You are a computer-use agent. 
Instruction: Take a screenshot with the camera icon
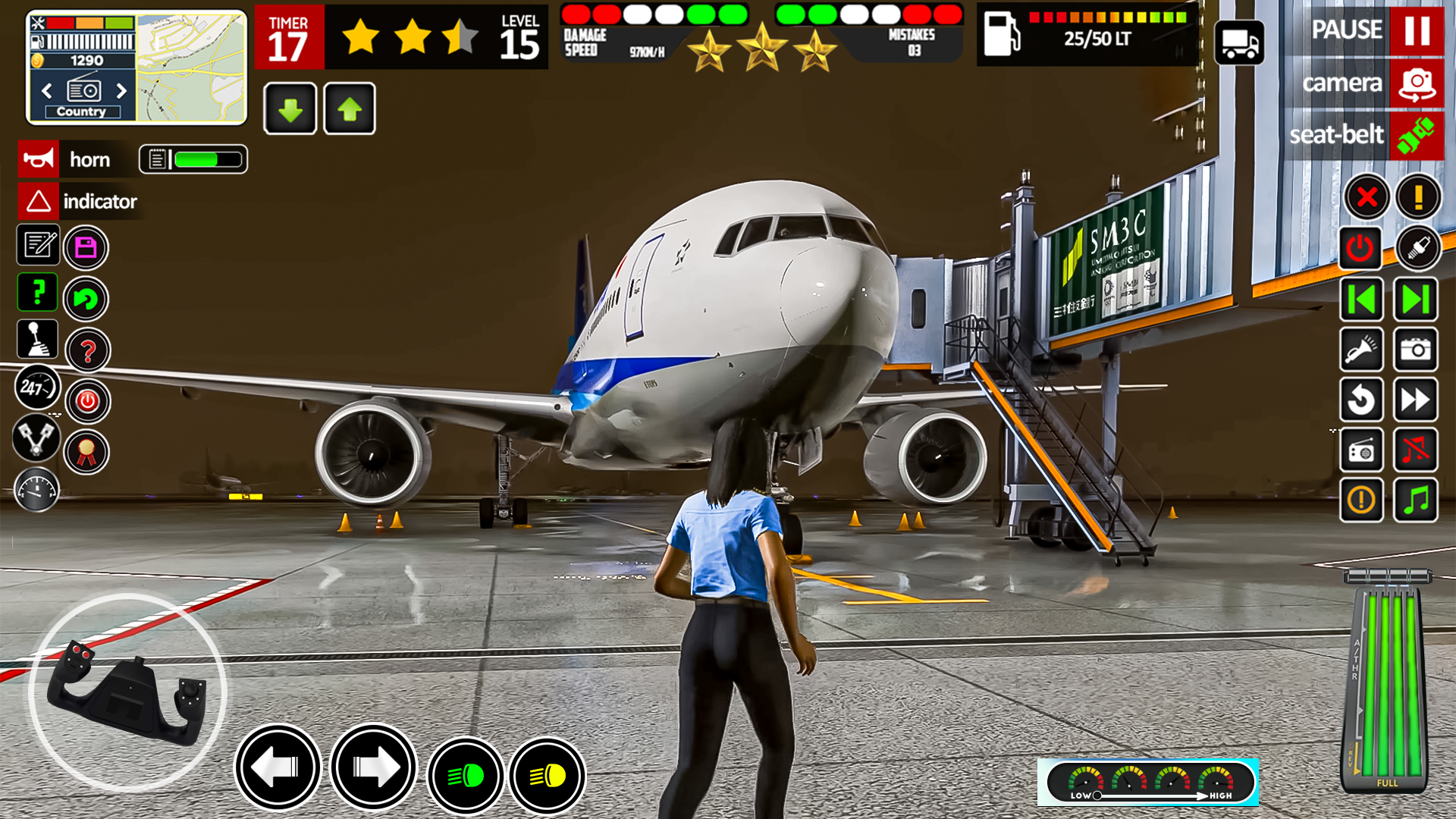1418,350
